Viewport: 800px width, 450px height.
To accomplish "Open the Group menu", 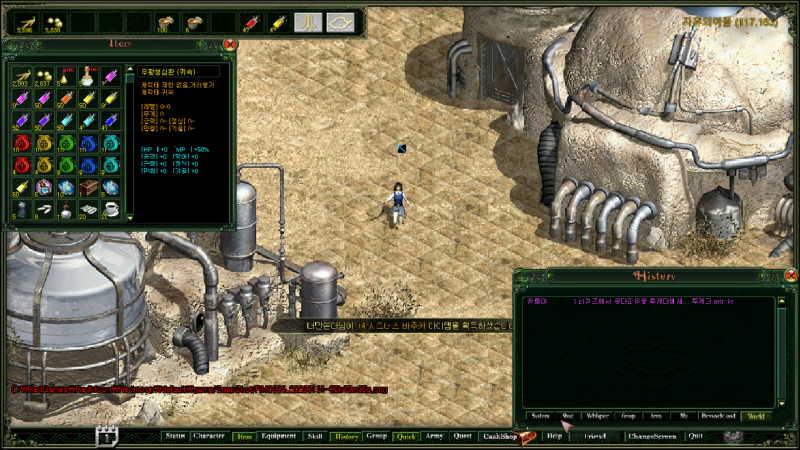I will pyautogui.click(x=377, y=436).
